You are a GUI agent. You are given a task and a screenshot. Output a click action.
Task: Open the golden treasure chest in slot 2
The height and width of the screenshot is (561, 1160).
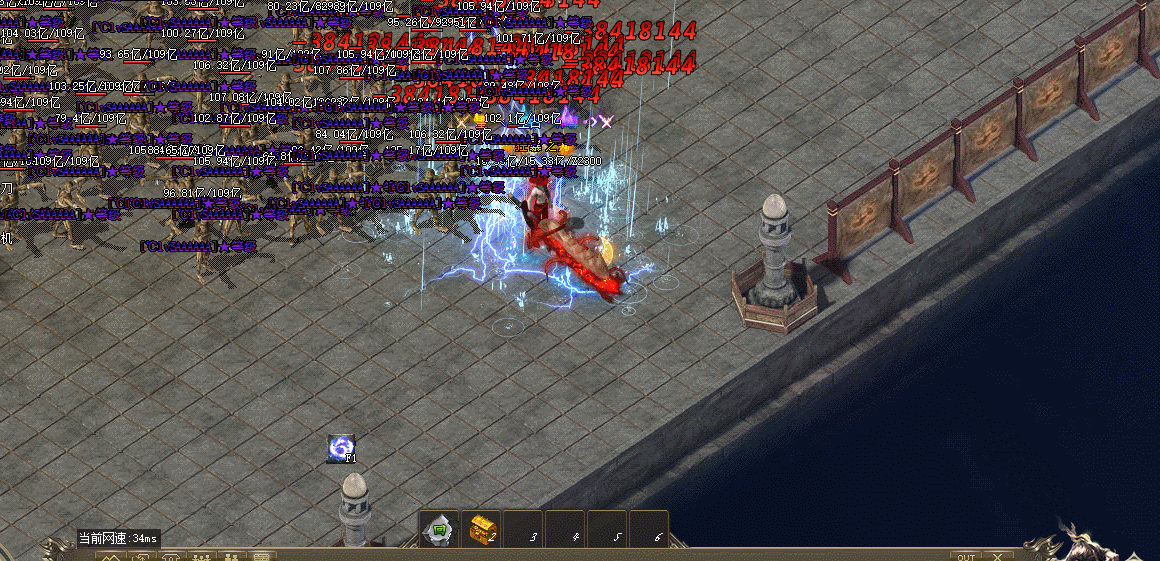pyautogui.click(x=482, y=529)
